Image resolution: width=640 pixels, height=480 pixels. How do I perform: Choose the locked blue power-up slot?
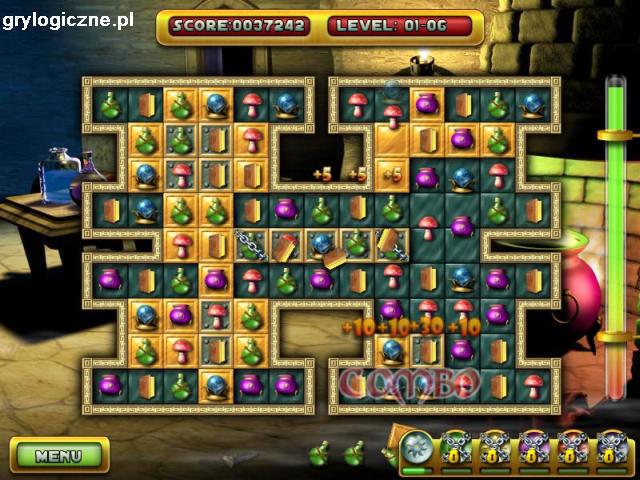[x=612, y=449]
